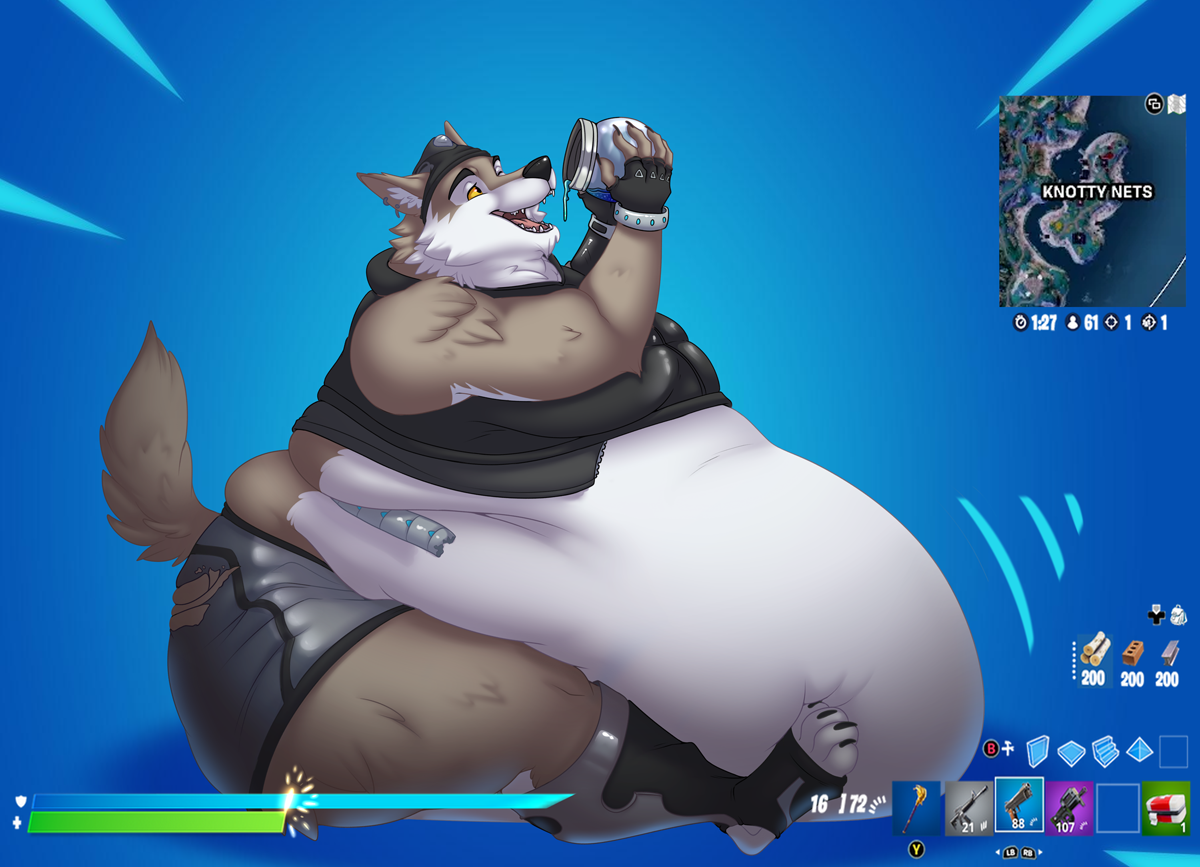Select the highlighted shotgun slot with 88 ammo
1200x867 pixels.
click(1018, 805)
